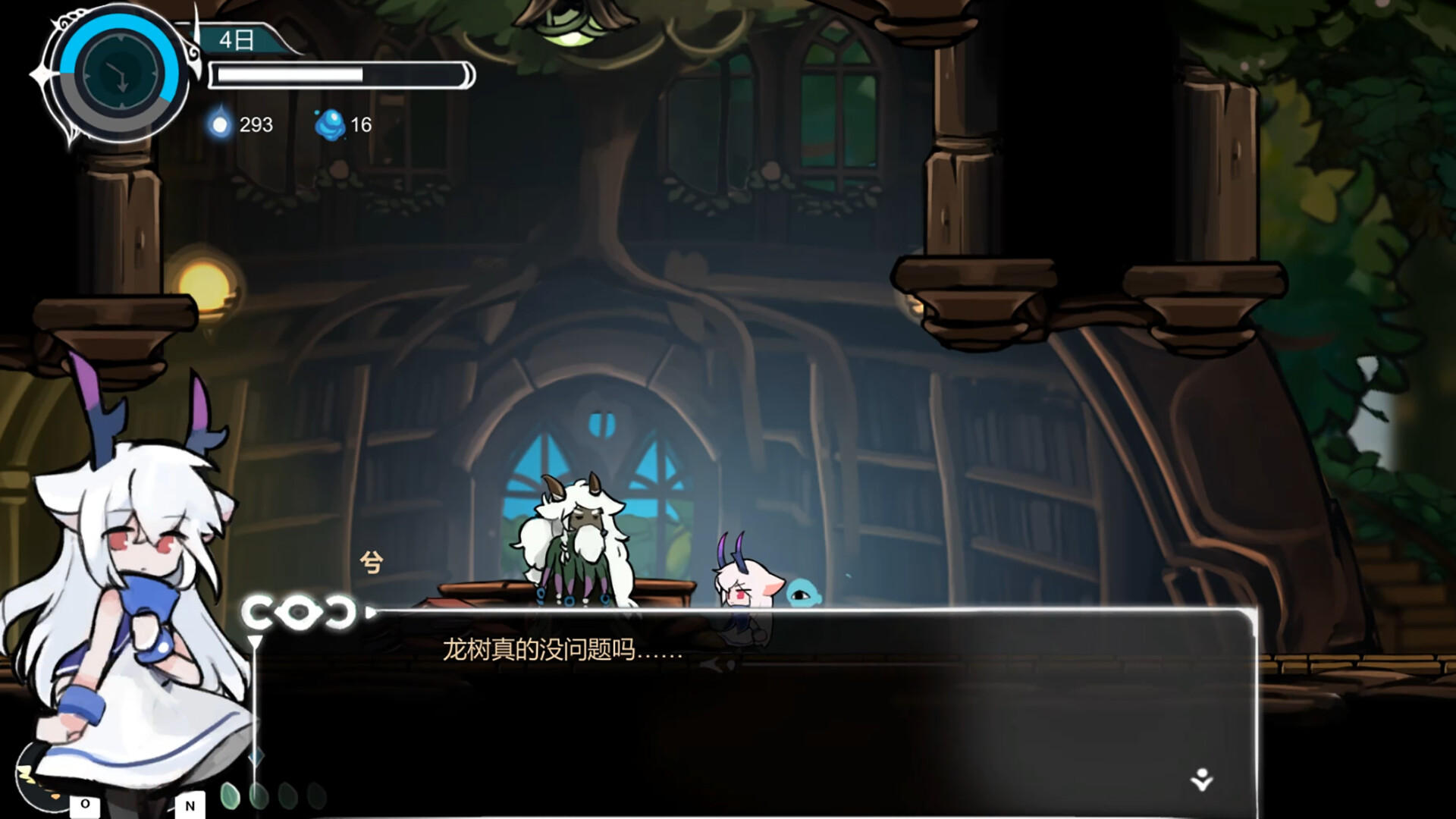The width and height of the screenshot is (1456, 819).
Task: Click the first green leaf icon
Action: tap(231, 794)
